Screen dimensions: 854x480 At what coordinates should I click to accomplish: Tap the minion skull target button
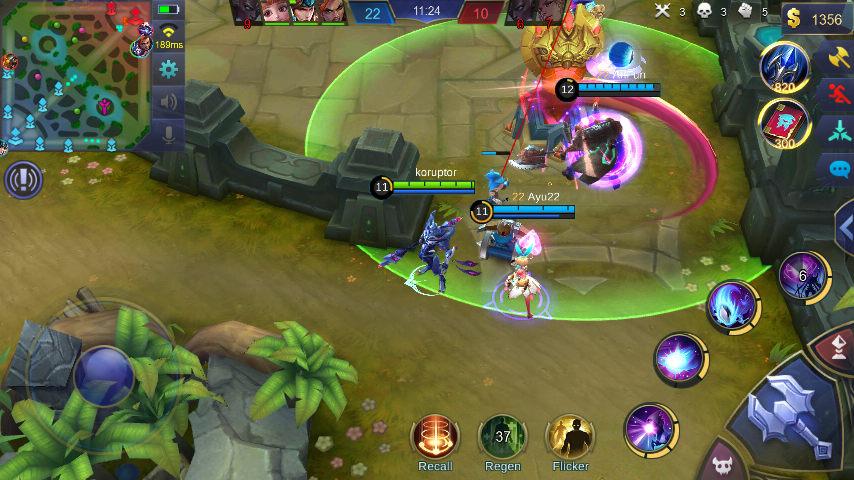(x=722, y=465)
